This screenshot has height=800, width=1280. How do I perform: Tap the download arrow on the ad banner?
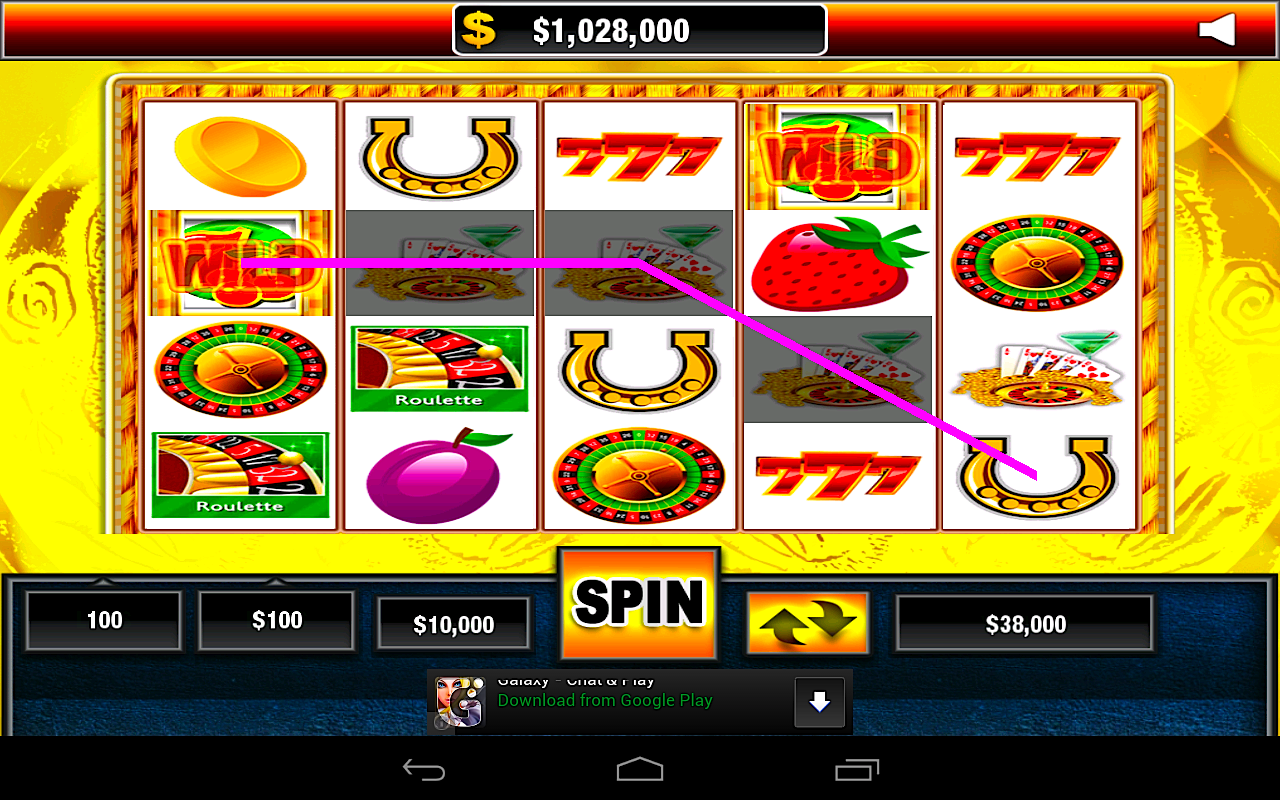click(818, 701)
